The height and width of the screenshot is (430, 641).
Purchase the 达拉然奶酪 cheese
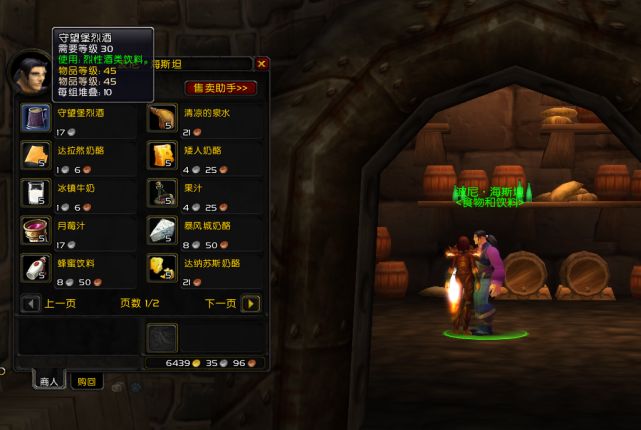(34, 155)
